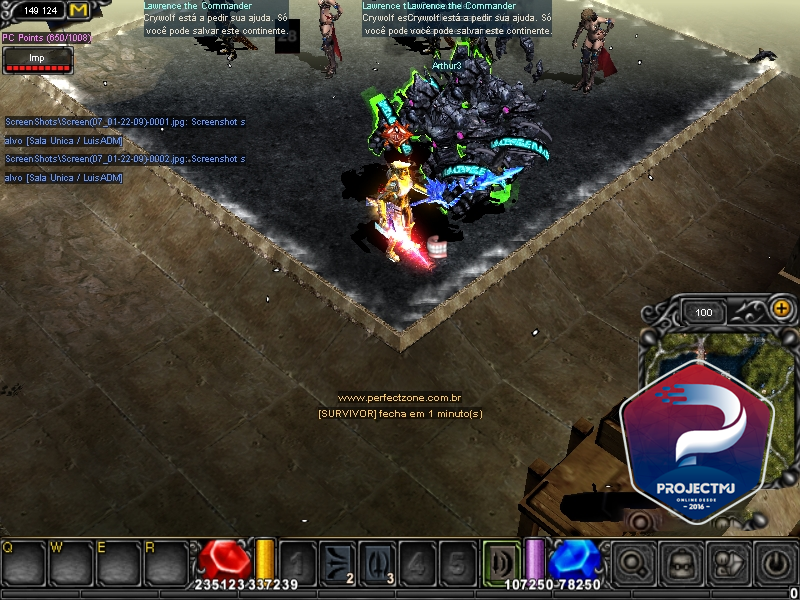This screenshot has width=800, height=600.
Task: Select the Imp pet status panel
Action: point(37,61)
